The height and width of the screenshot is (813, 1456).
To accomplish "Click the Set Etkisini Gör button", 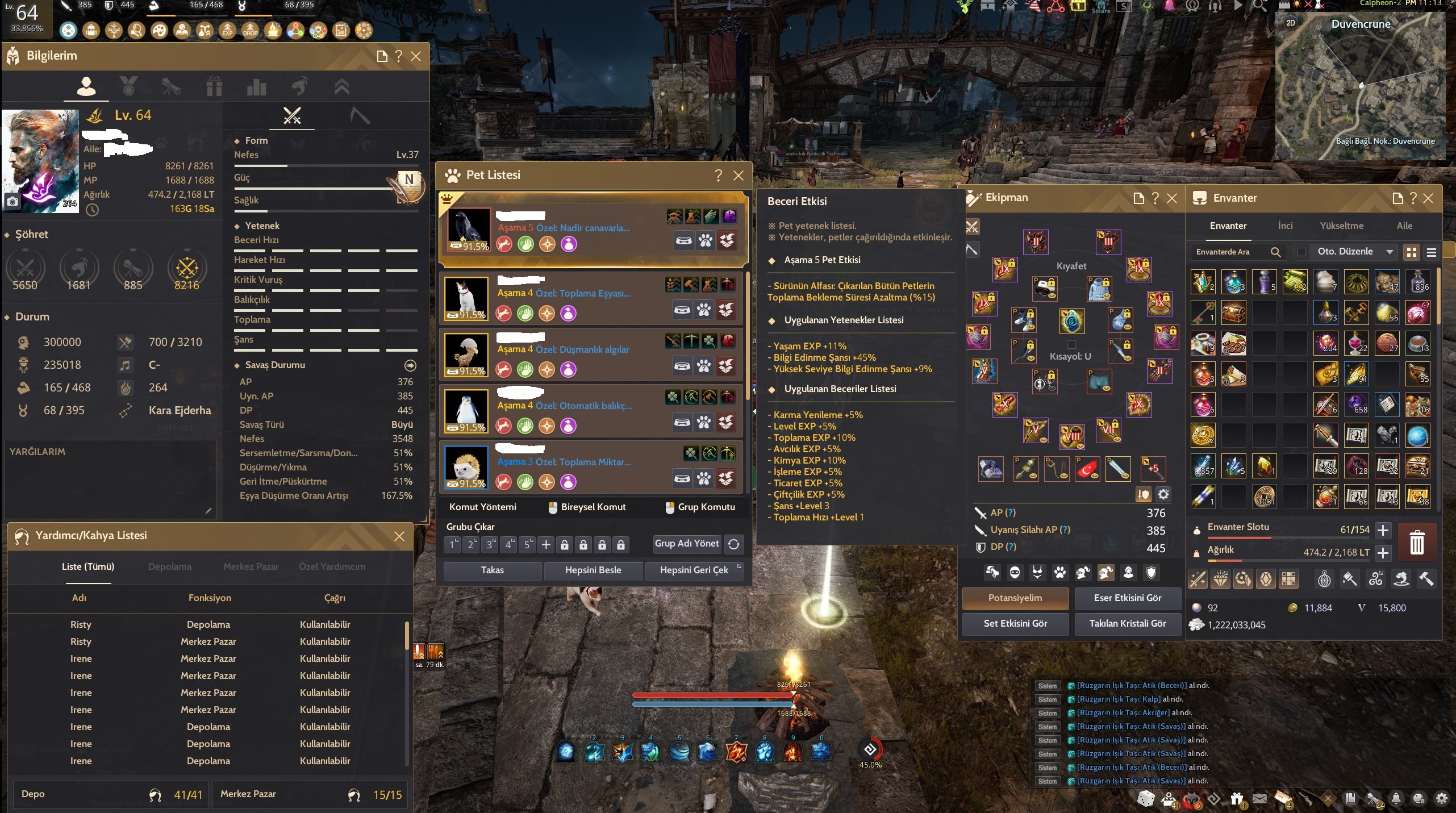I will pyautogui.click(x=1015, y=623).
